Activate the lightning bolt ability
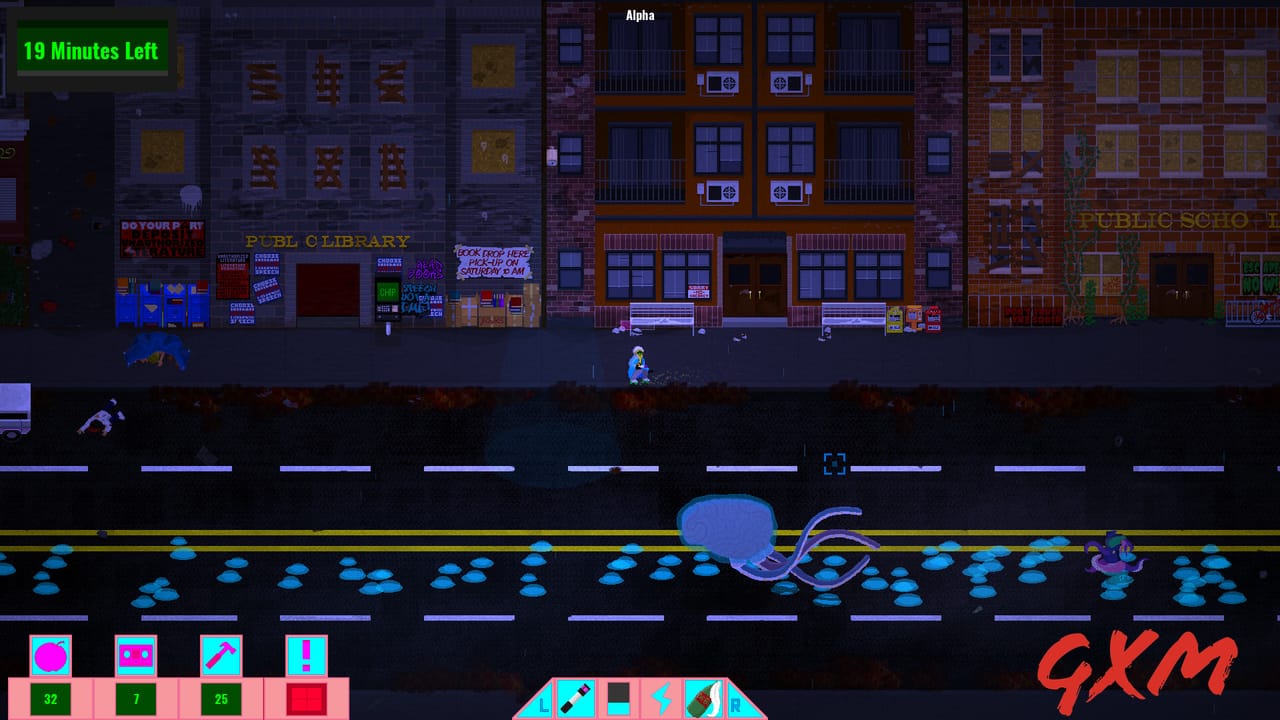Image resolution: width=1280 pixels, height=720 pixels. click(661, 698)
